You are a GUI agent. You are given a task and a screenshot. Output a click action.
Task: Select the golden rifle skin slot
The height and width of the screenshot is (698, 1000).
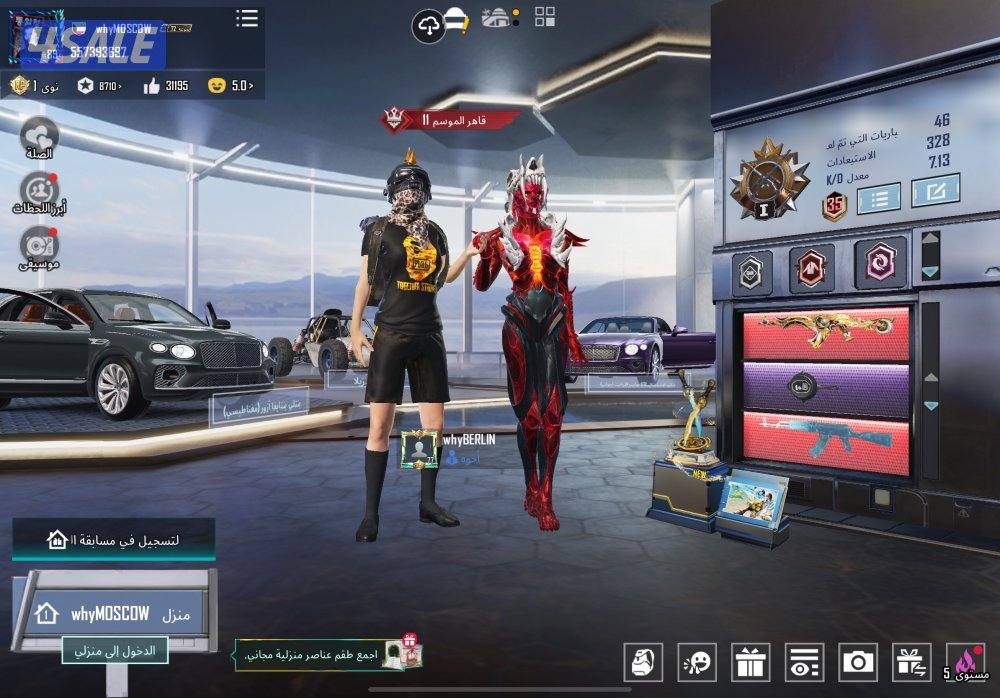(826, 333)
